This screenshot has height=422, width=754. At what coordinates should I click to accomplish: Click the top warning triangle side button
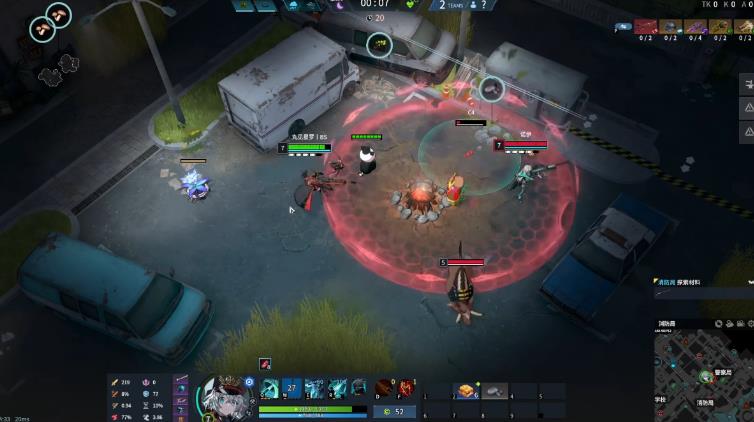pos(746,107)
